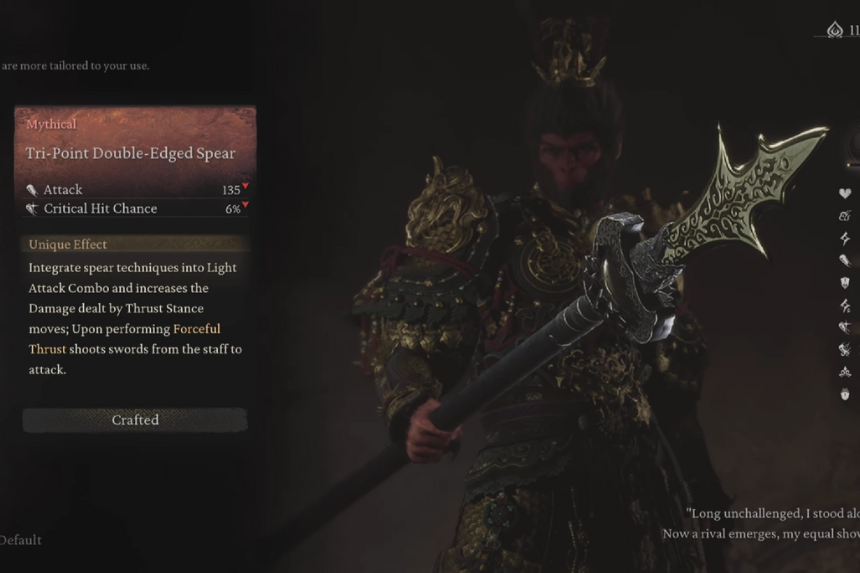Image resolution: width=860 pixels, height=573 pixels.
Task: Click the highlighted Forceful Thrust keyword
Action: pos(196,329)
